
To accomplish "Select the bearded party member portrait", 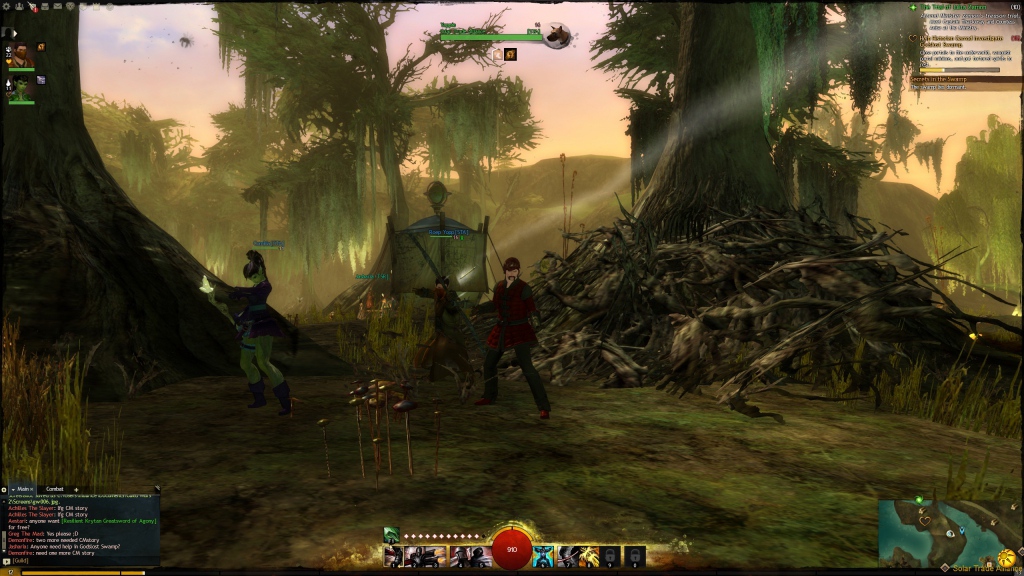I will click(22, 53).
